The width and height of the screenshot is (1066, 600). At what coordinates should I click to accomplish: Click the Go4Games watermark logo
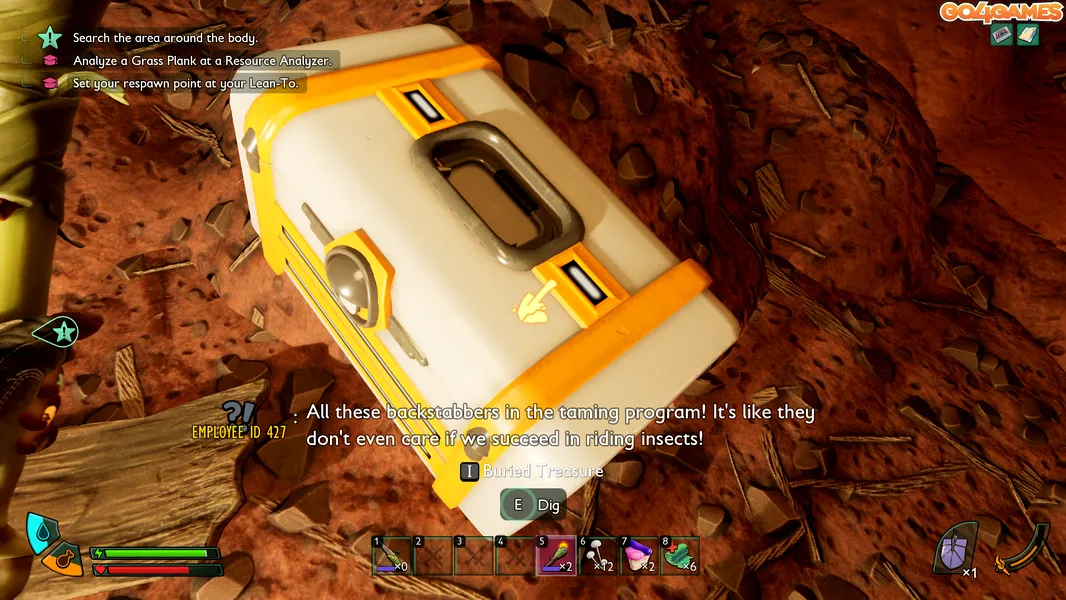(x=1000, y=12)
